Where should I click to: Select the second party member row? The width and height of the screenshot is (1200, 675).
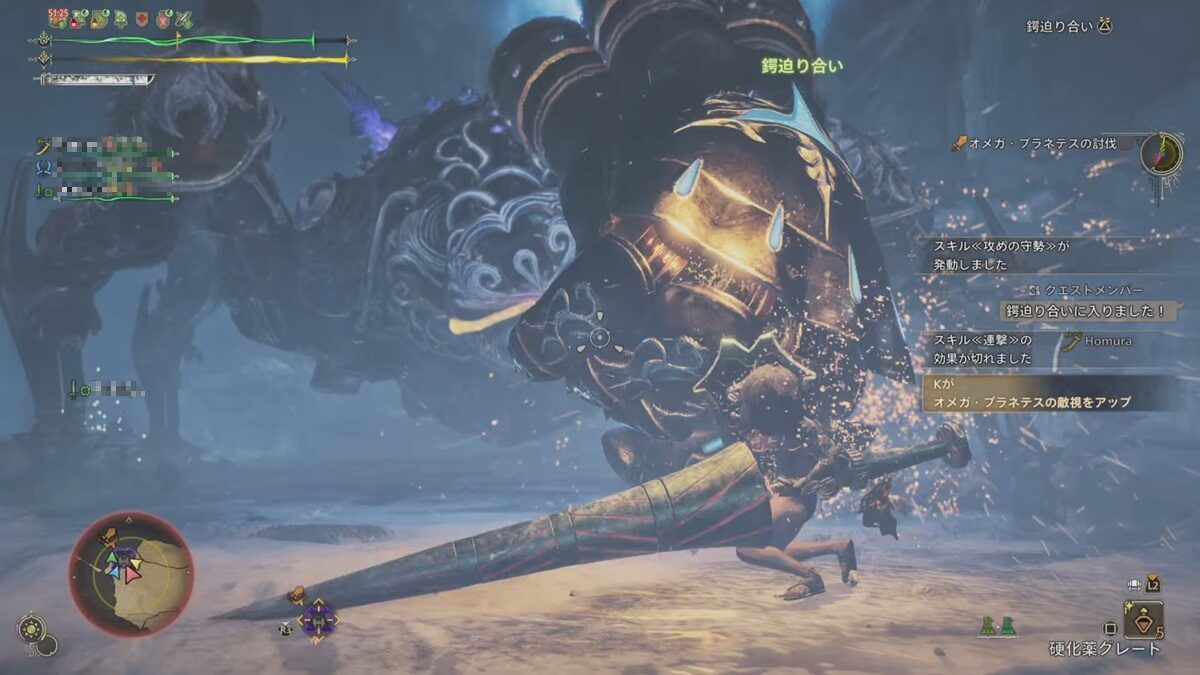point(110,169)
